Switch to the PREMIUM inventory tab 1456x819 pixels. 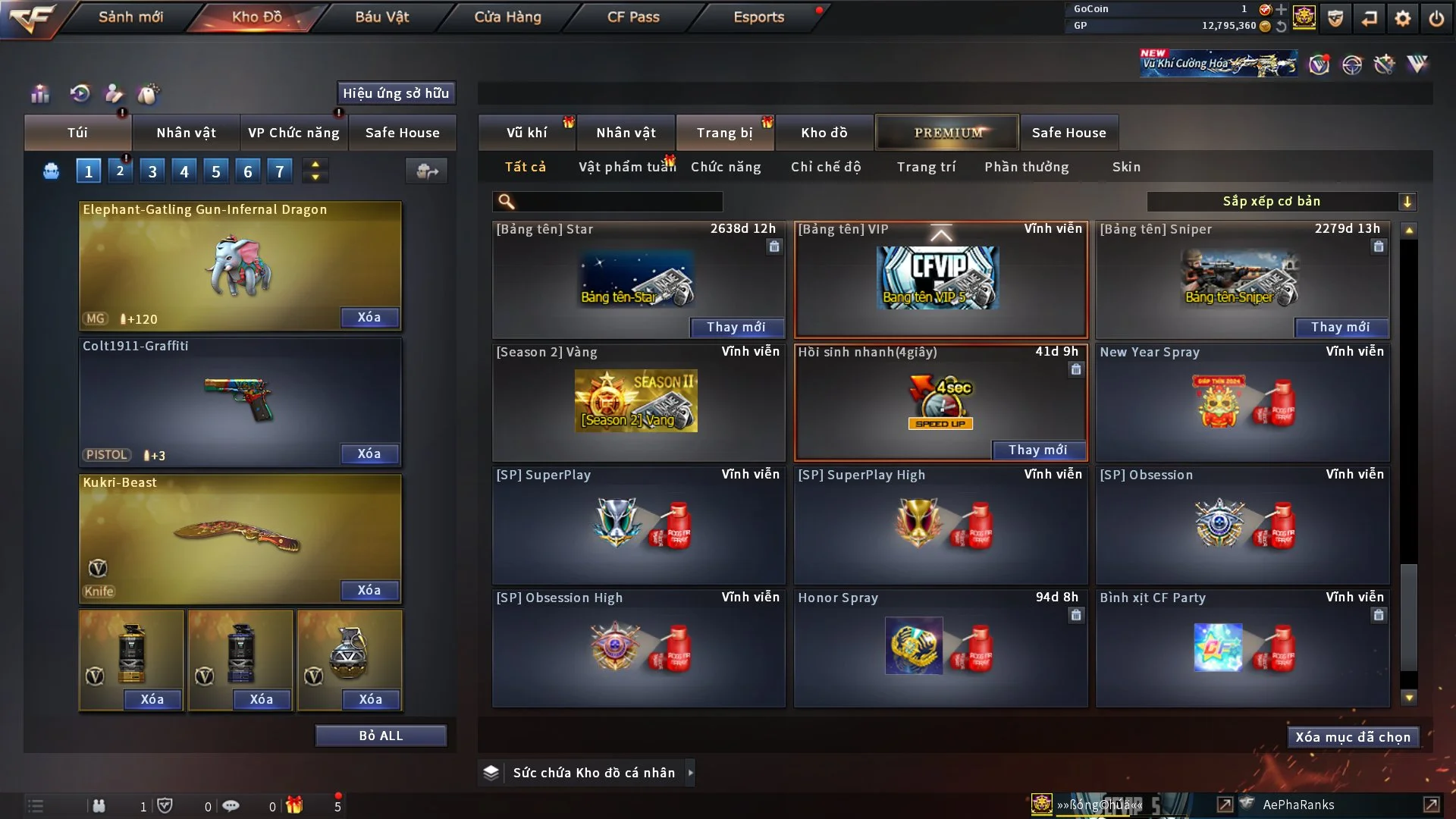point(947,133)
